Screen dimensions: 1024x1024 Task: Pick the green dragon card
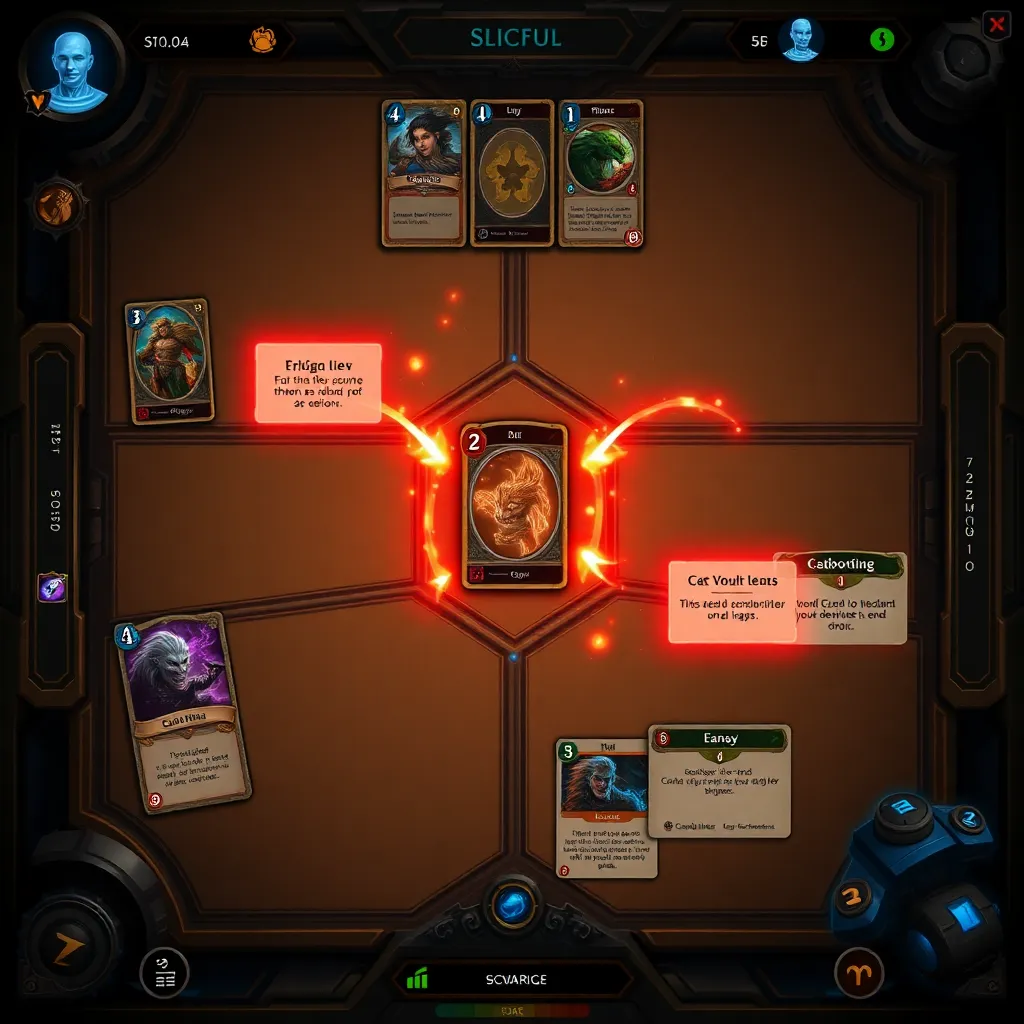click(x=600, y=172)
